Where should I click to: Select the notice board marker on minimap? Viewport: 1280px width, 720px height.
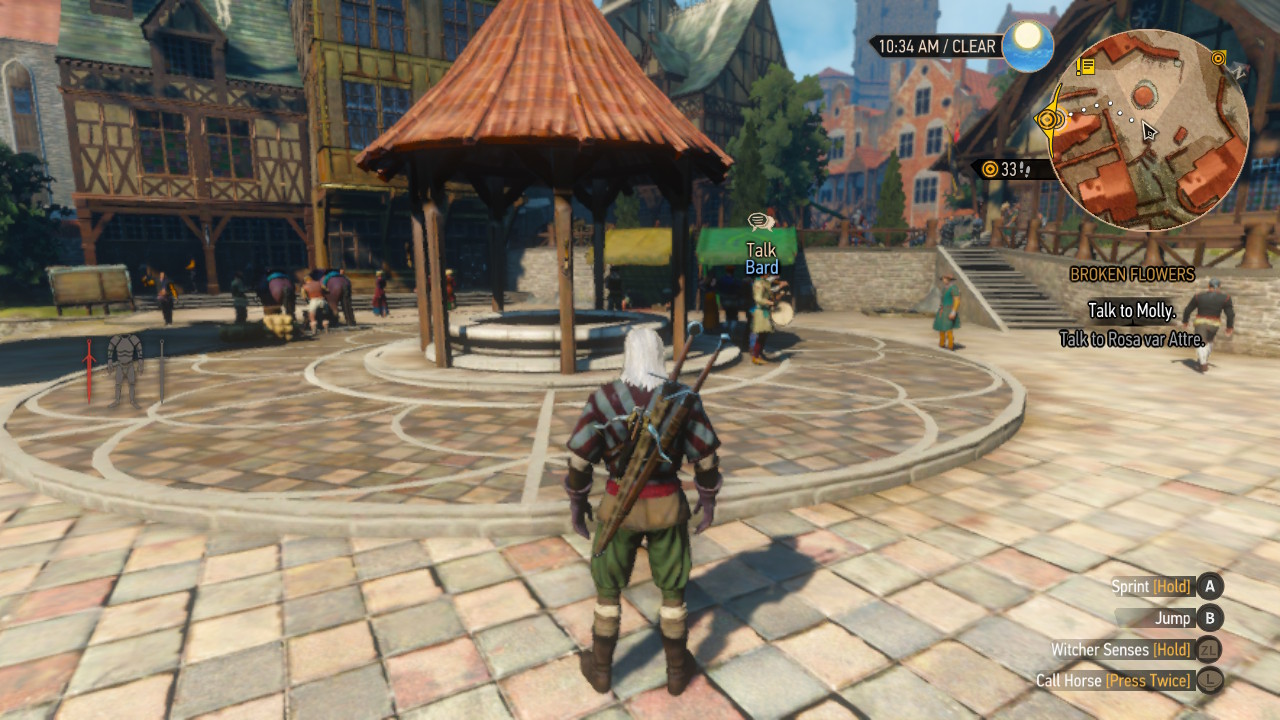point(1086,66)
